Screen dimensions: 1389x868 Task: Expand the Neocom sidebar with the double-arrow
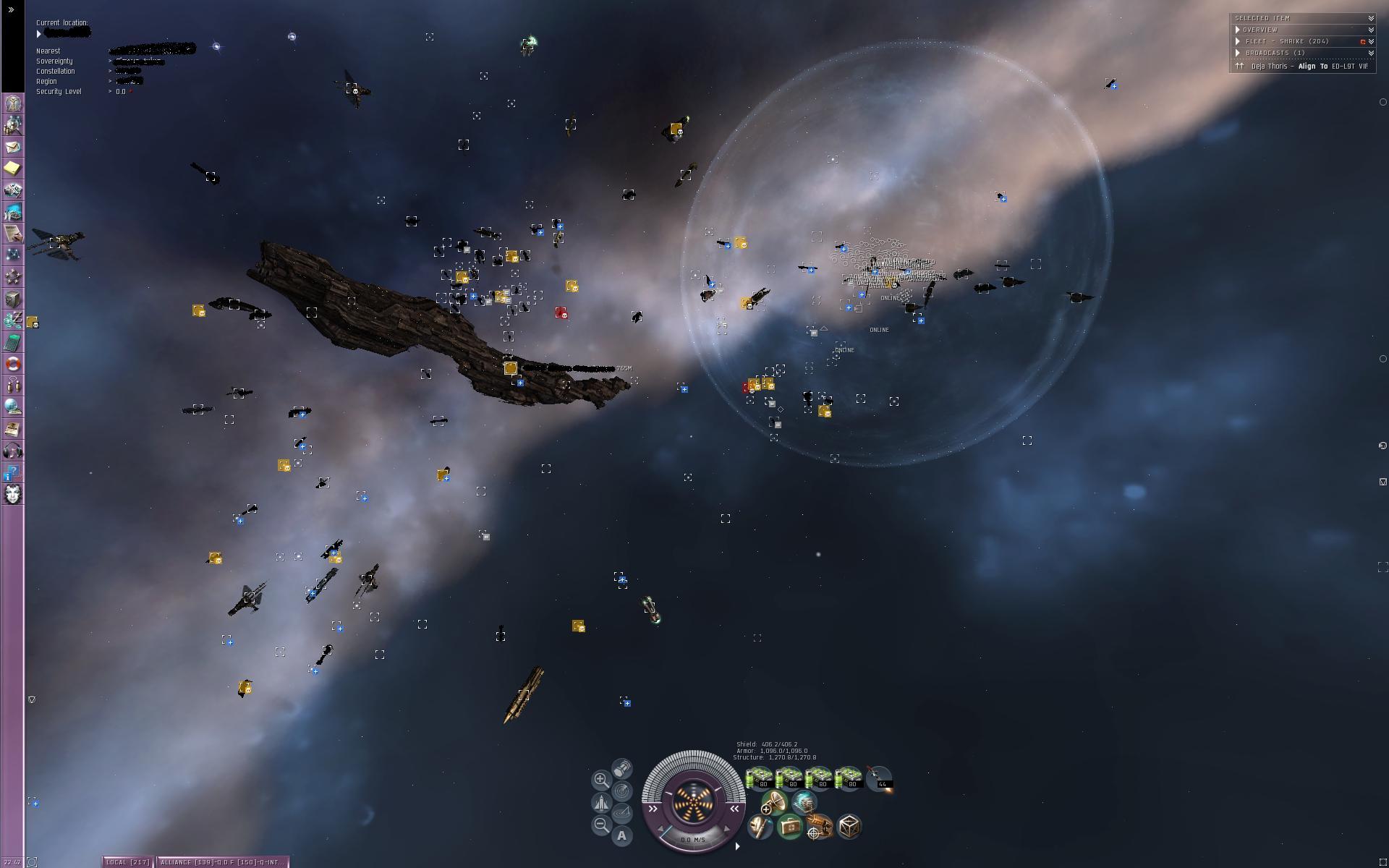pos(11,10)
